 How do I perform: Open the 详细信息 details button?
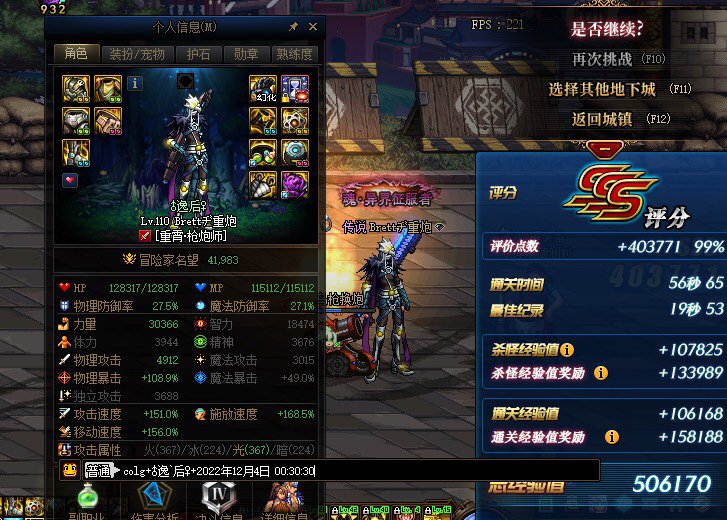click(x=284, y=500)
